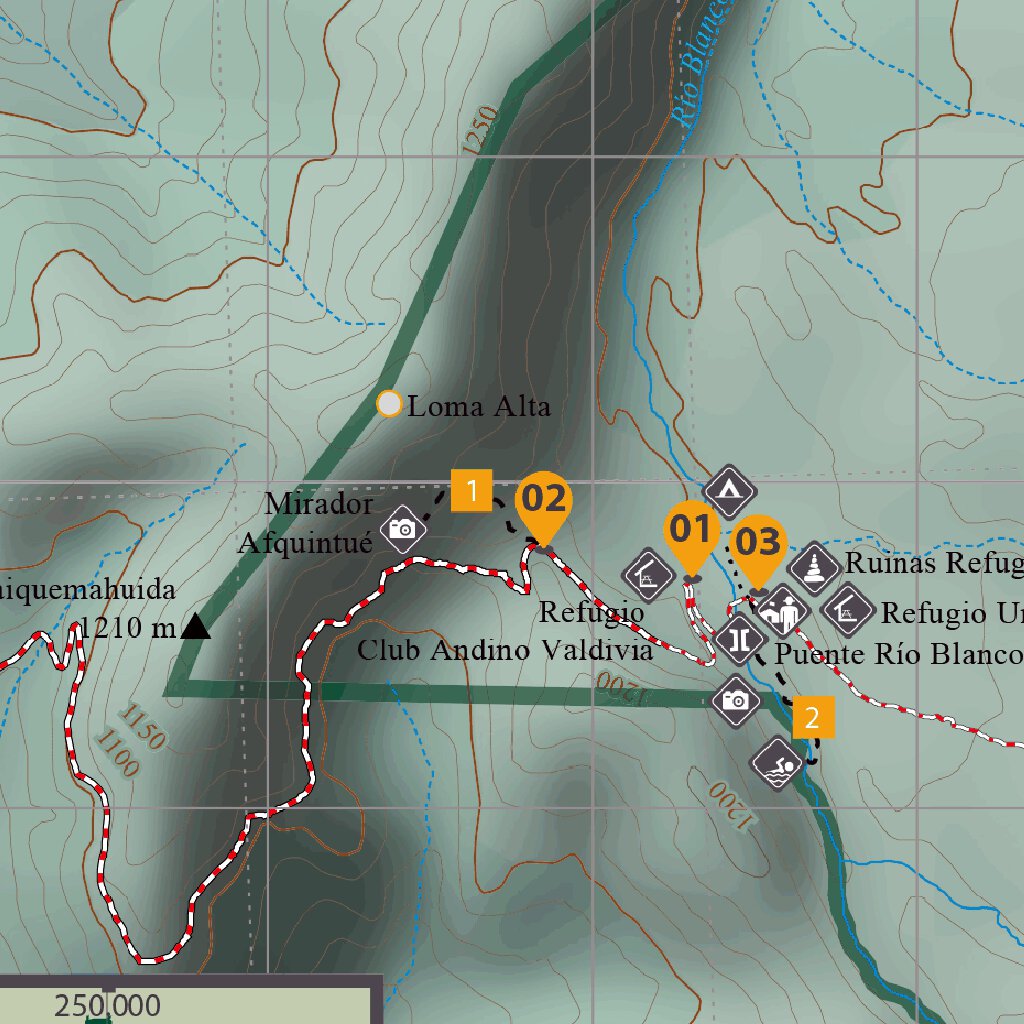Click the orange square route marker 1

[x=471, y=491]
